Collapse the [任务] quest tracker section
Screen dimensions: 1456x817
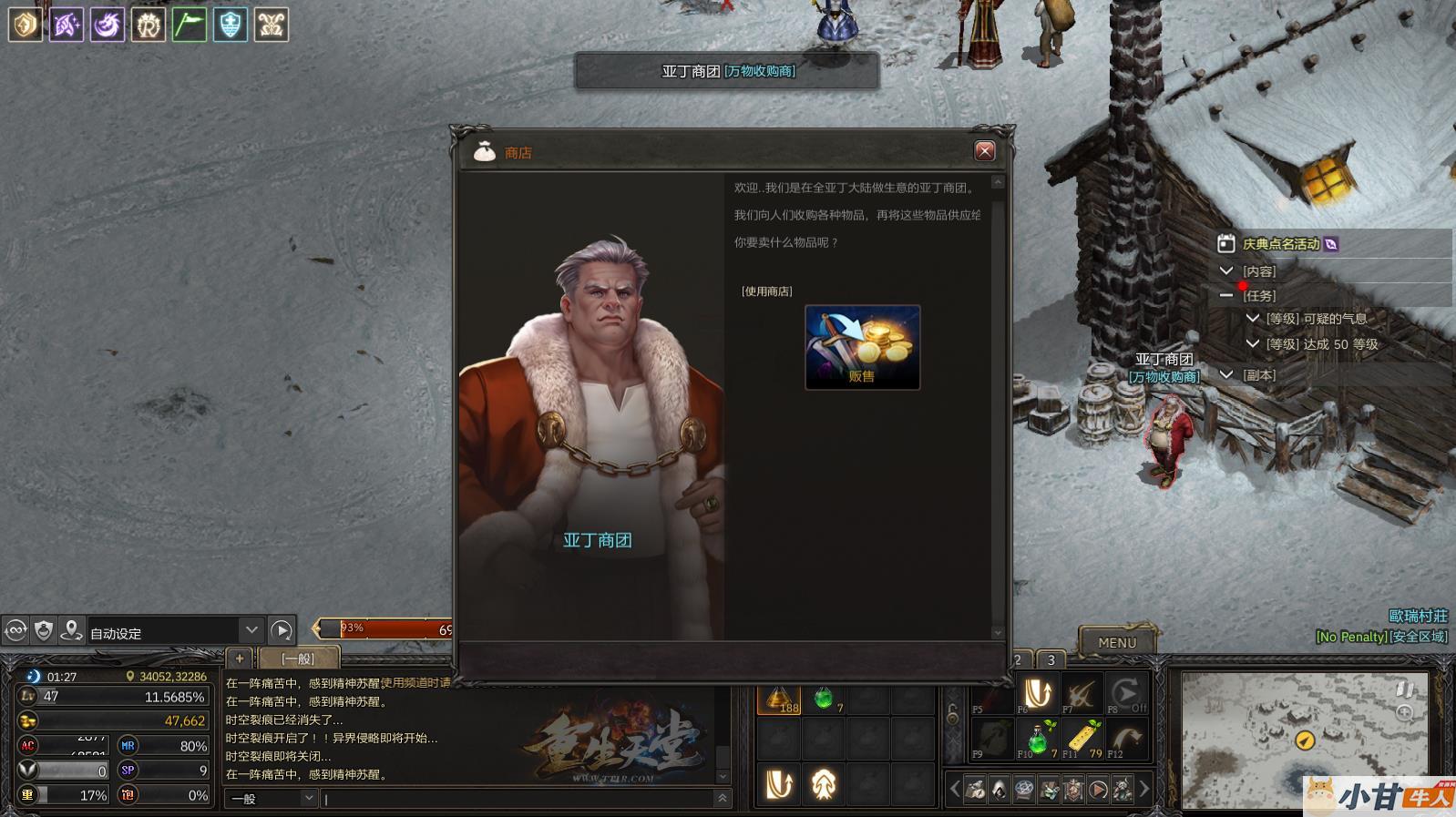1226,295
